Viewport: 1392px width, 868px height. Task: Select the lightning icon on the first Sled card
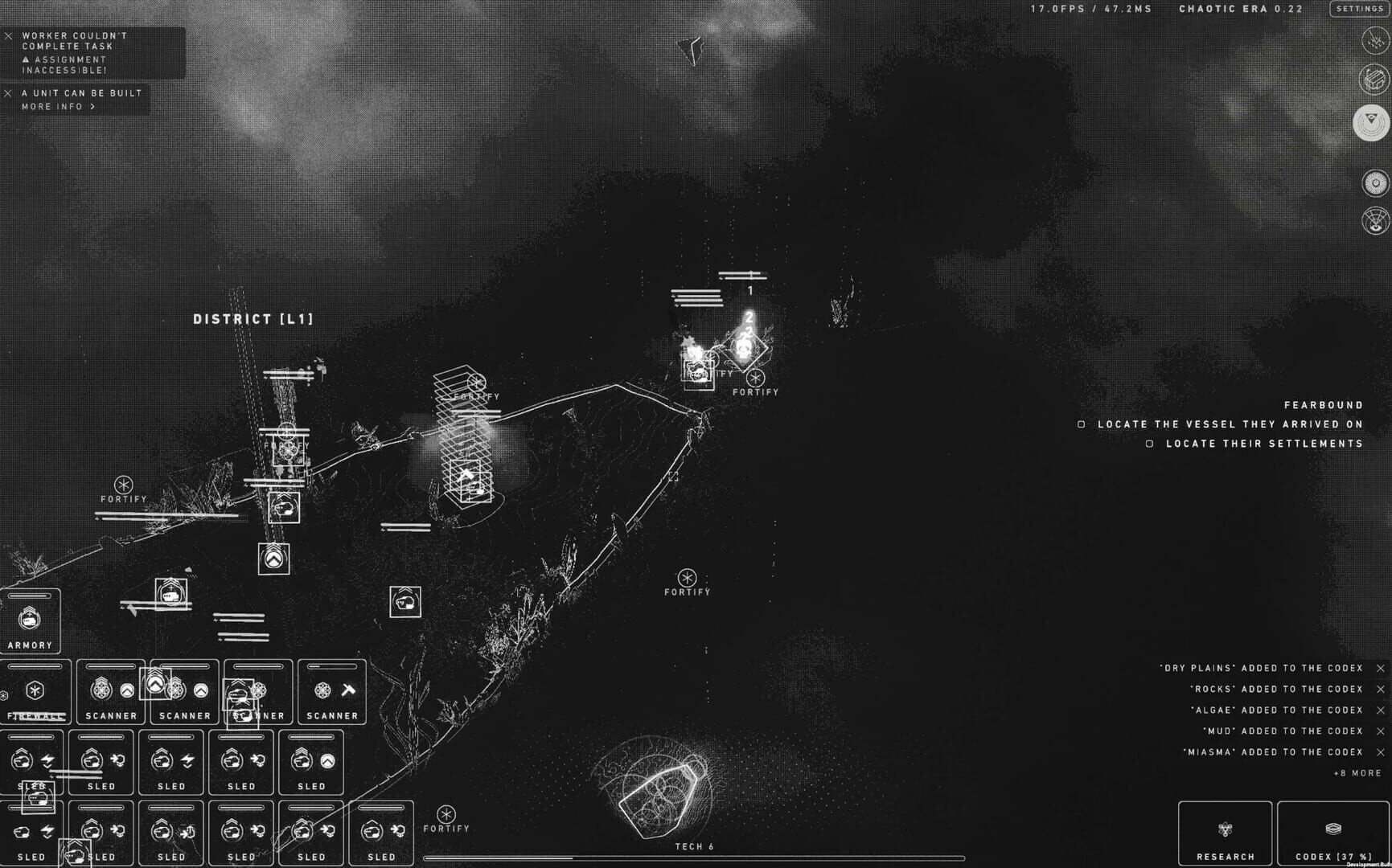coord(47,760)
